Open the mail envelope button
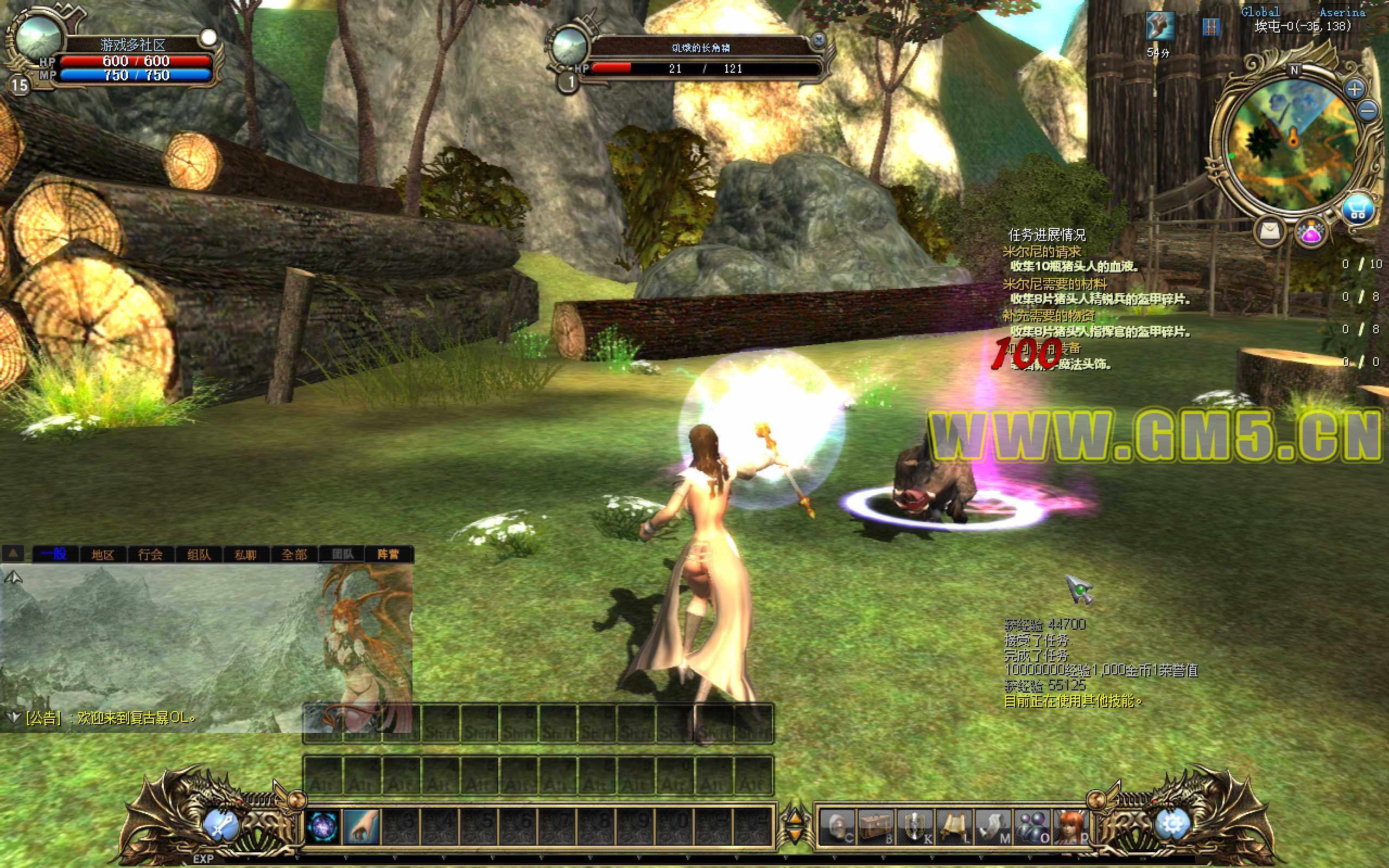 [1270, 231]
